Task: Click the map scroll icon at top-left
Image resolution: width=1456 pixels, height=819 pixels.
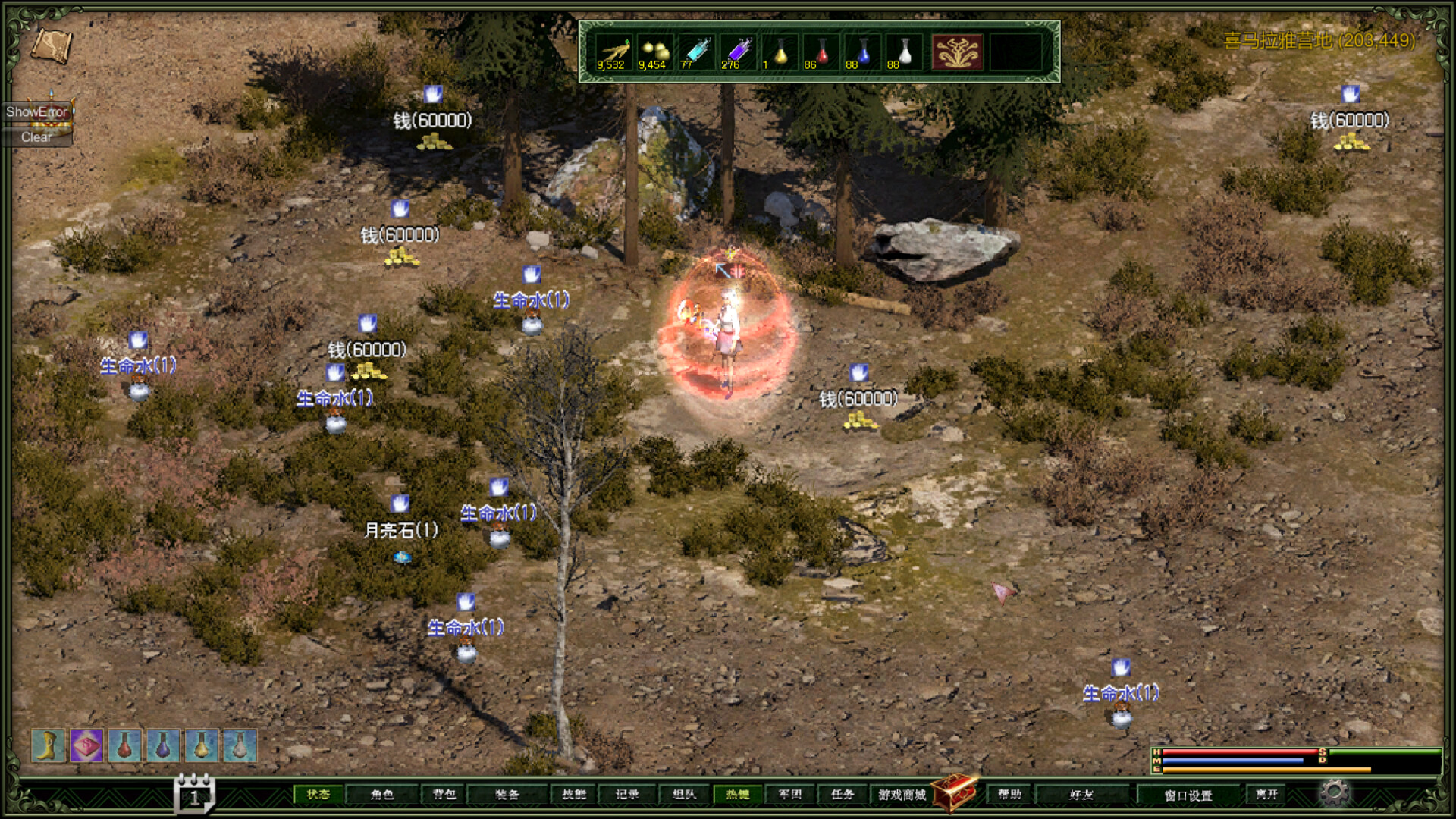Action: [x=53, y=47]
